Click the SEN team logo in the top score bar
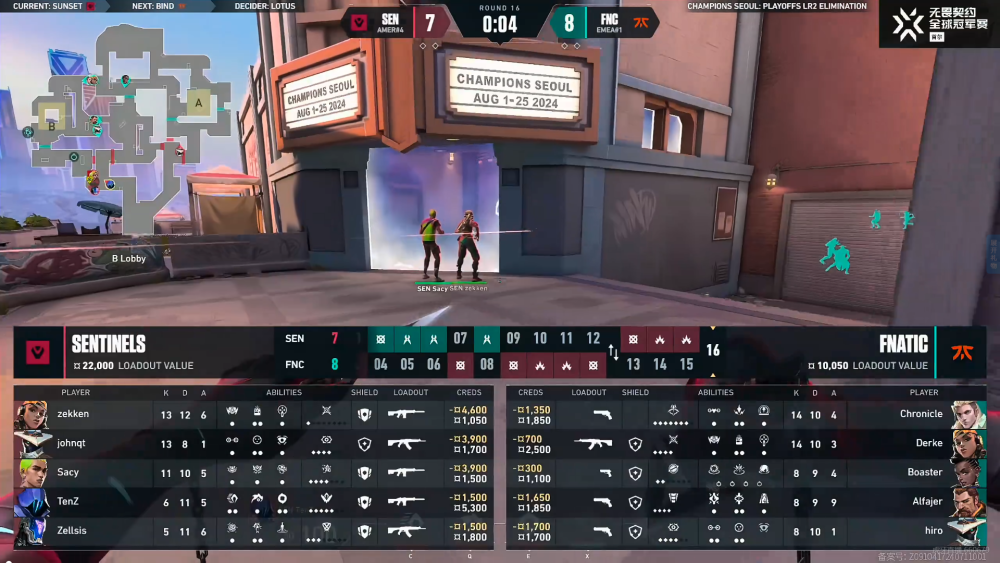The height and width of the screenshot is (563, 1000). pyautogui.click(x=358, y=21)
